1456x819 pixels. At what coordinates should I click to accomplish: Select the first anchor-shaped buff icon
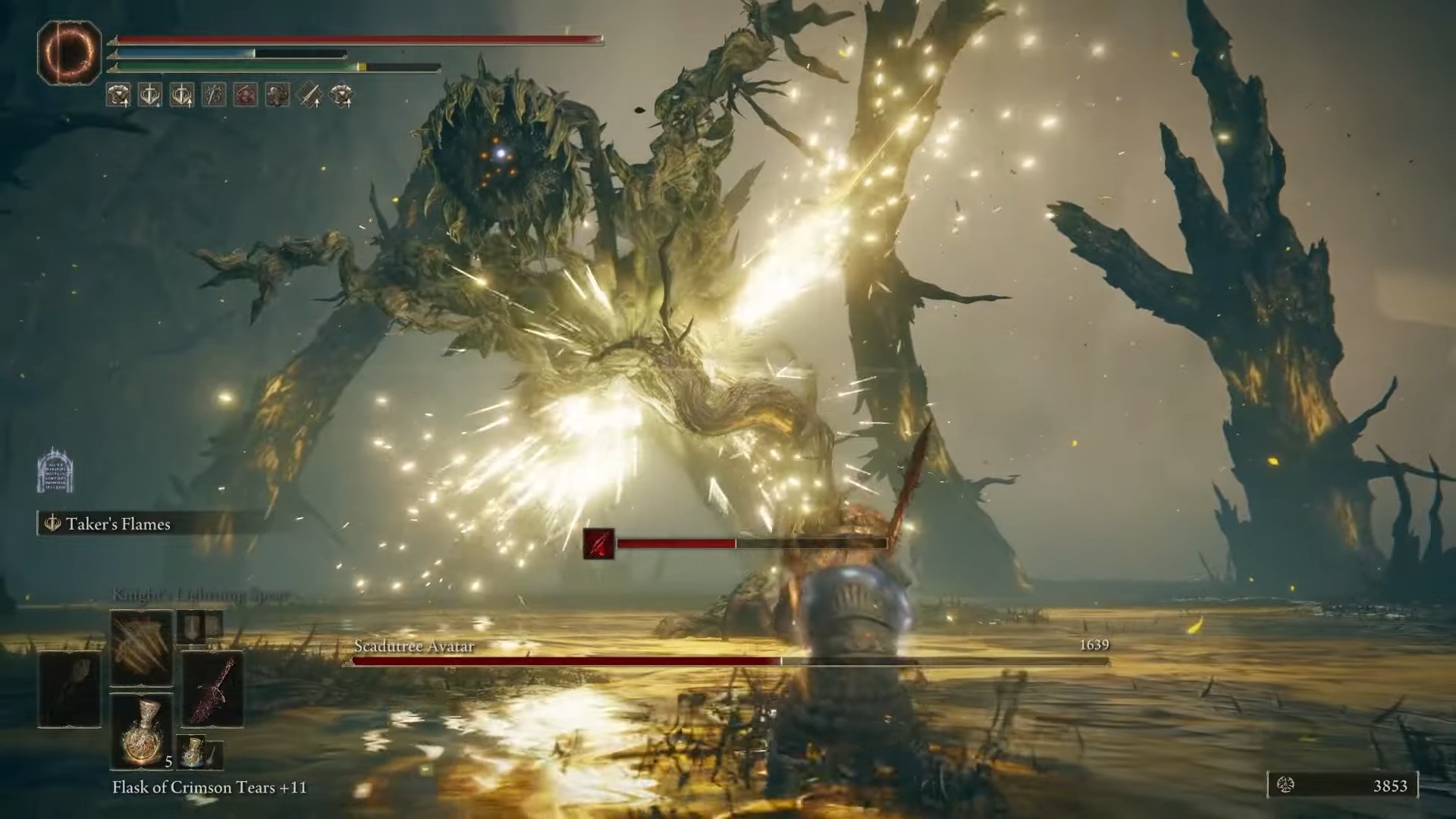click(149, 93)
